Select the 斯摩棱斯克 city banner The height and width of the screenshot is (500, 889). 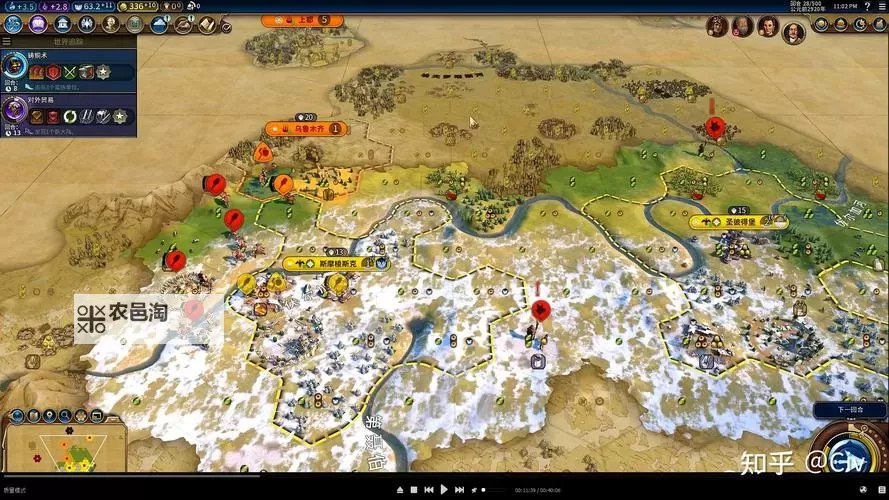click(x=335, y=264)
